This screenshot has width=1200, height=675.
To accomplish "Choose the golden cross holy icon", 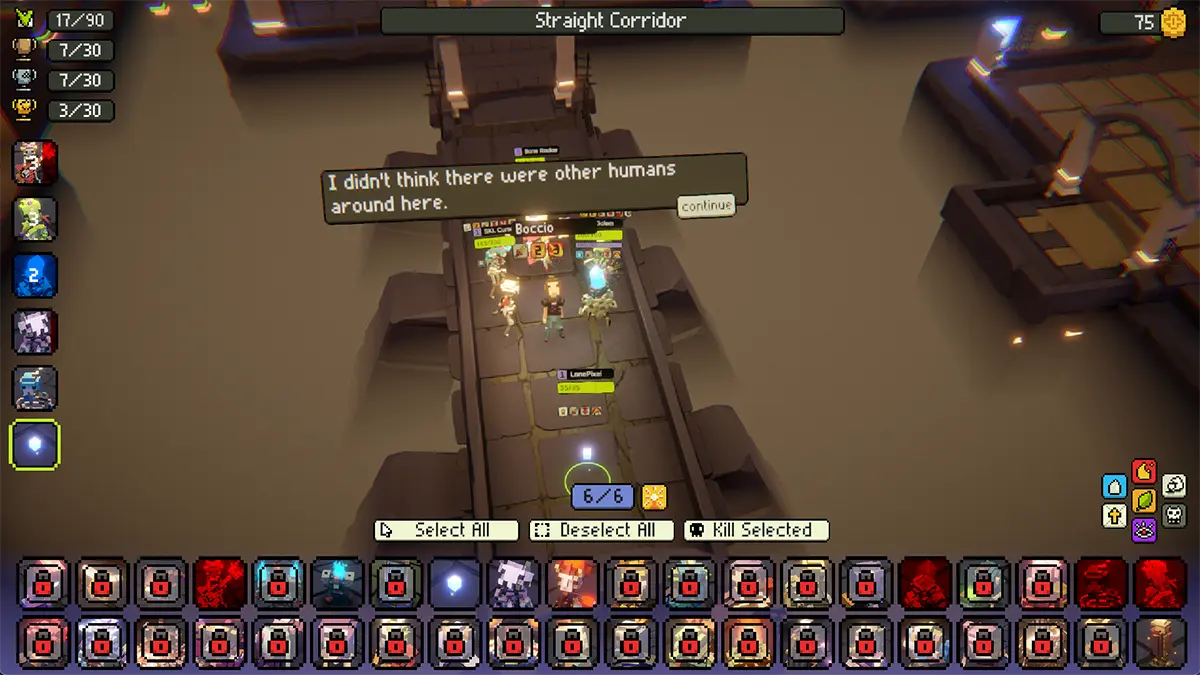I will pos(1115,516).
